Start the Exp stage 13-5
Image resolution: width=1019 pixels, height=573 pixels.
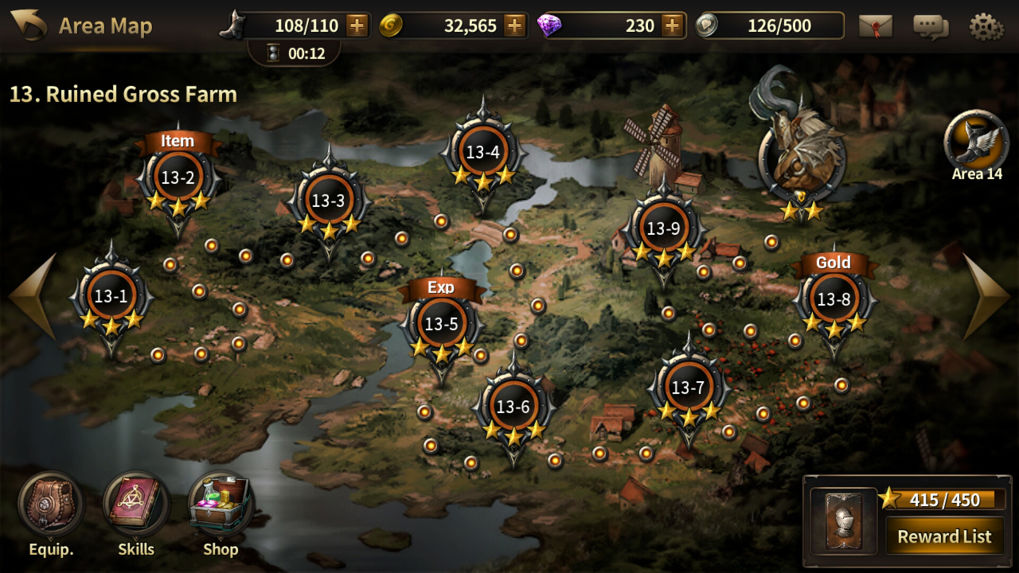[441, 324]
